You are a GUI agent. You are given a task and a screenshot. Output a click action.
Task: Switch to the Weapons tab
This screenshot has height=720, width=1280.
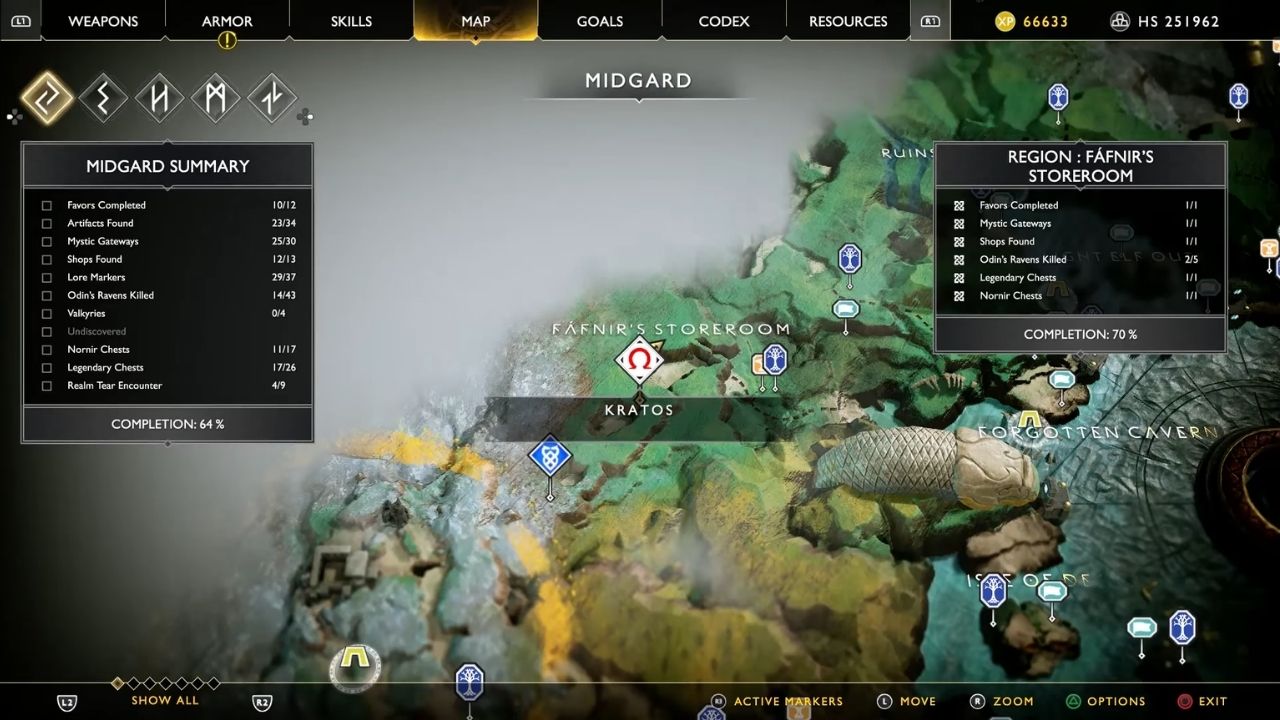(x=103, y=21)
